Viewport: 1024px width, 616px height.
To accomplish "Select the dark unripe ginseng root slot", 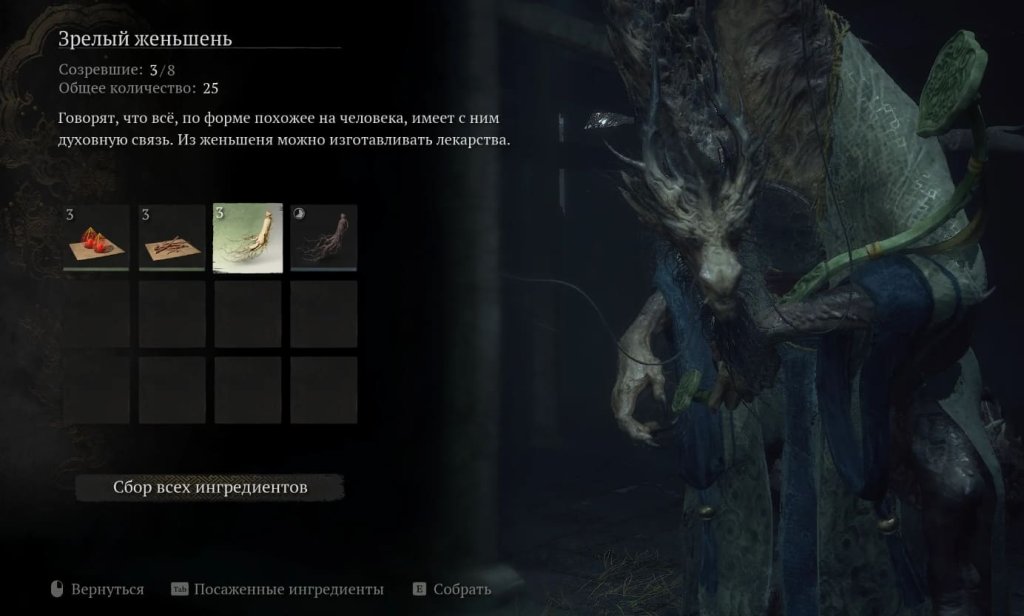I will point(324,238).
